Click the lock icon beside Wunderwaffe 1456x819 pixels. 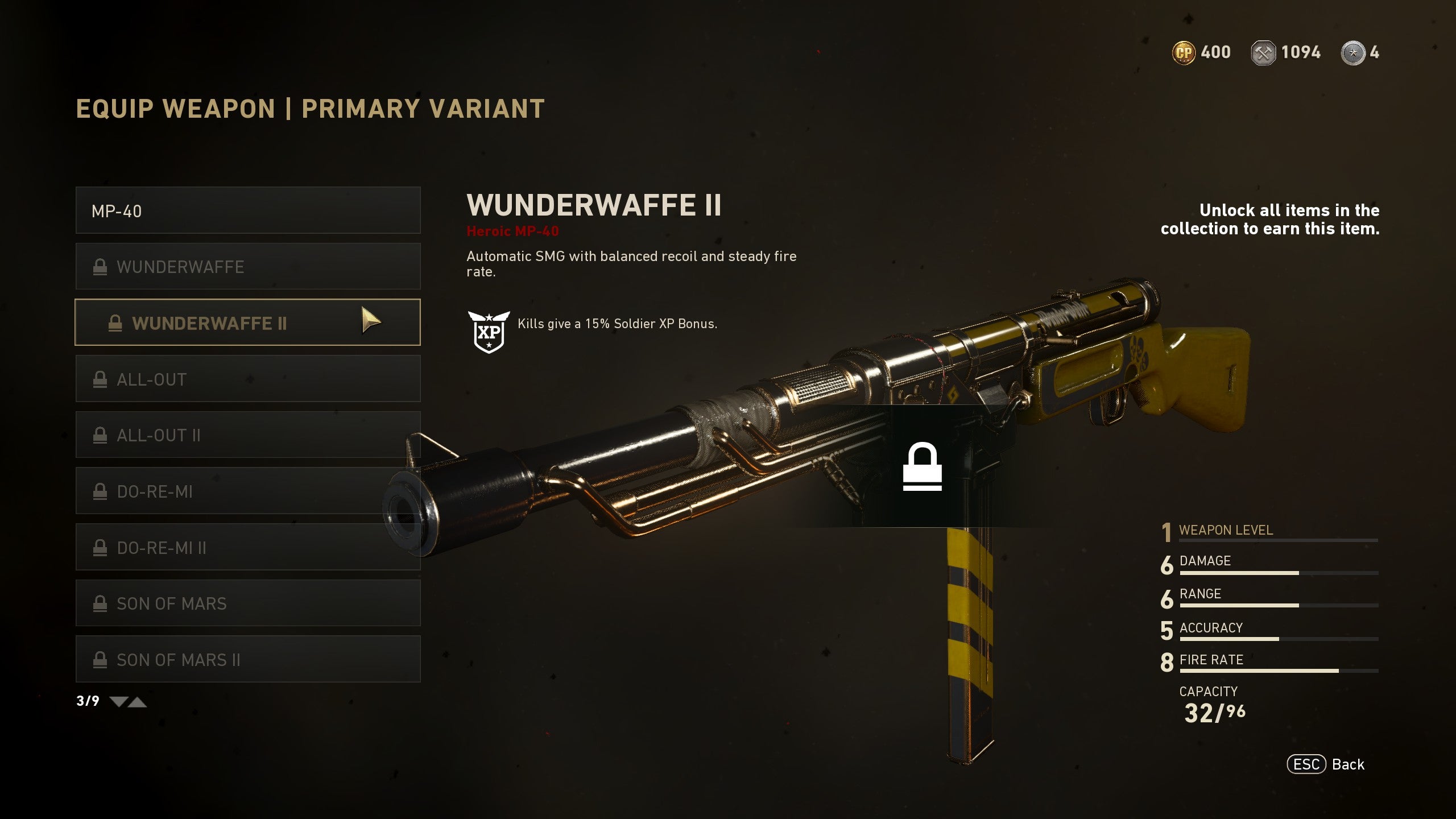pyautogui.click(x=101, y=266)
